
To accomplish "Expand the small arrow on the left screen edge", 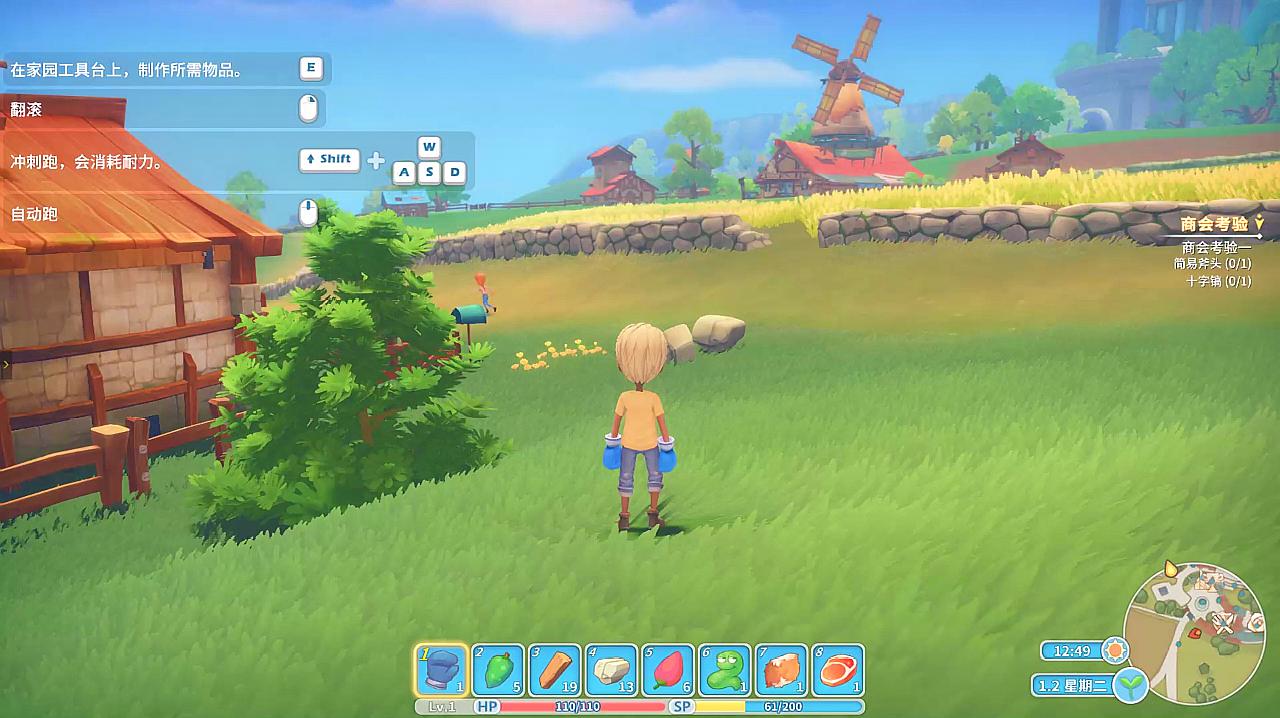I will pos(6,364).
